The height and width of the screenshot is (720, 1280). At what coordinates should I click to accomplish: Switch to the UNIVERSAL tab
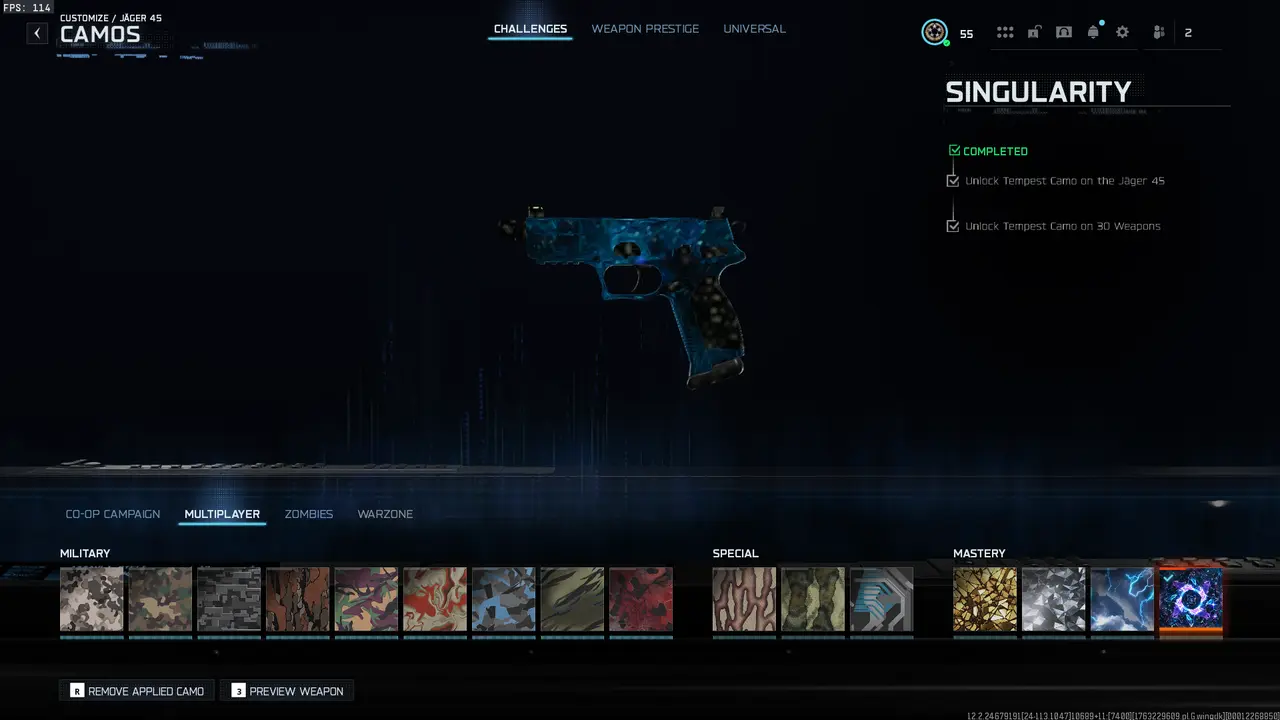click(x=754, y=28)
